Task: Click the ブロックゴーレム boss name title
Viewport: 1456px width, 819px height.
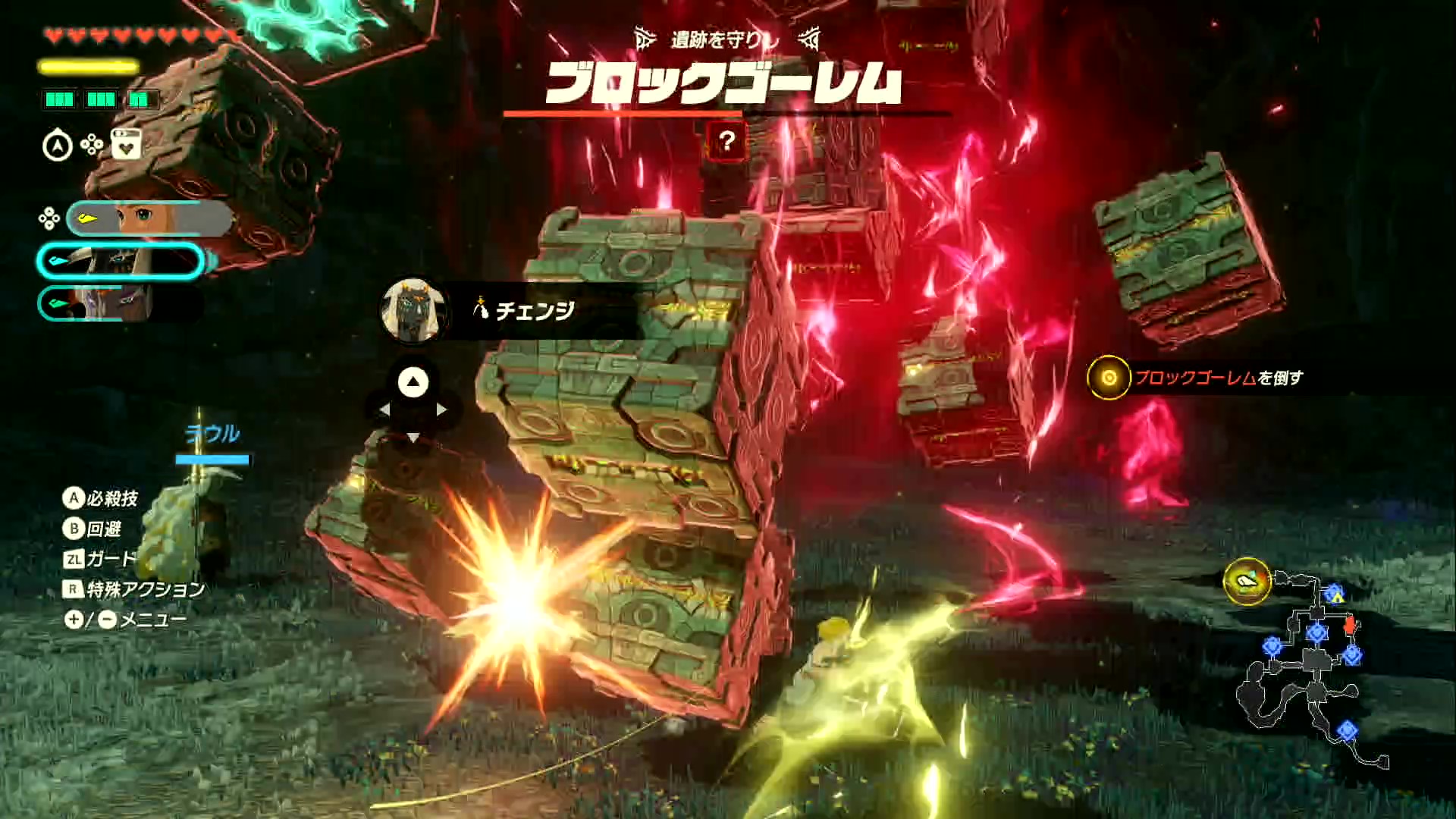Action: click(724, 83)
